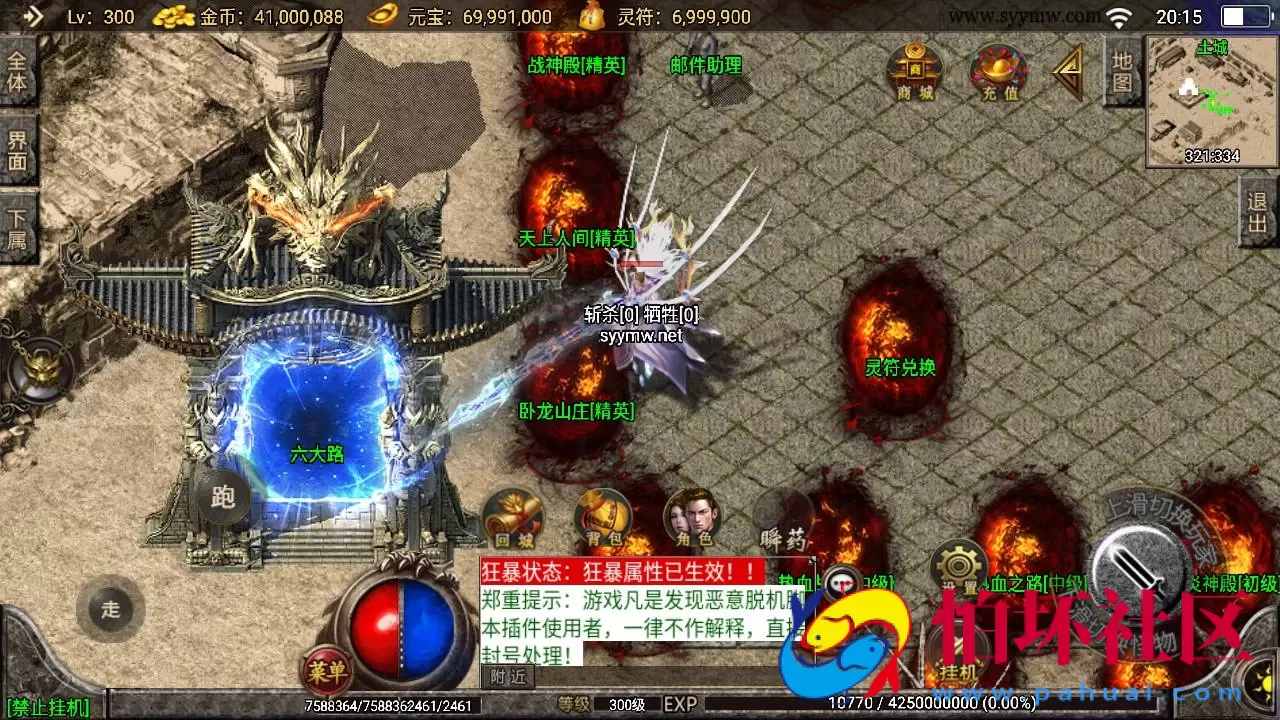Toggle the 跑 run mode button
This screenshot has width=1280, height=720.
222,497
